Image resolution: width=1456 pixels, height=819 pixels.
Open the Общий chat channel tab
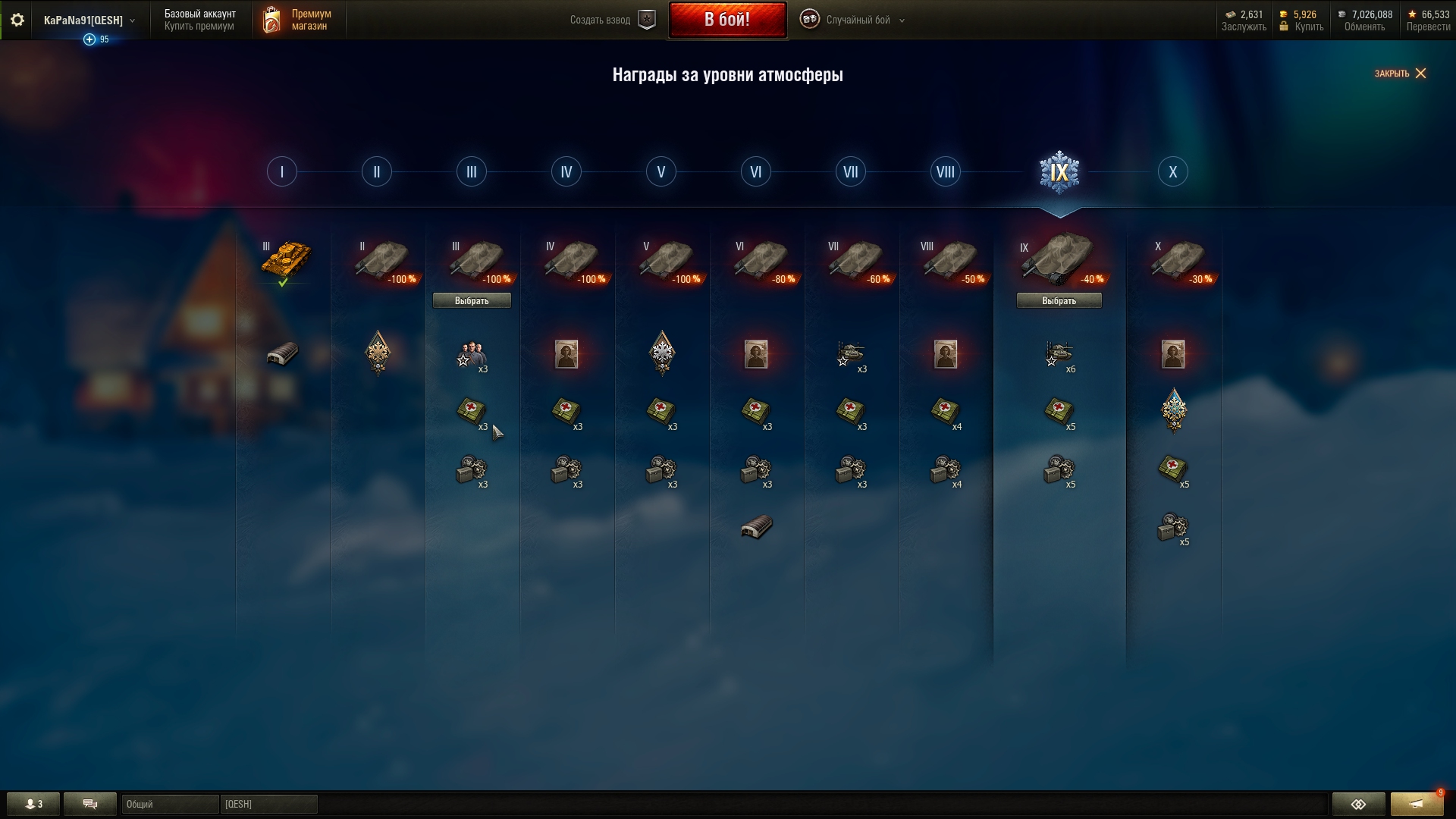coord(170,804)
